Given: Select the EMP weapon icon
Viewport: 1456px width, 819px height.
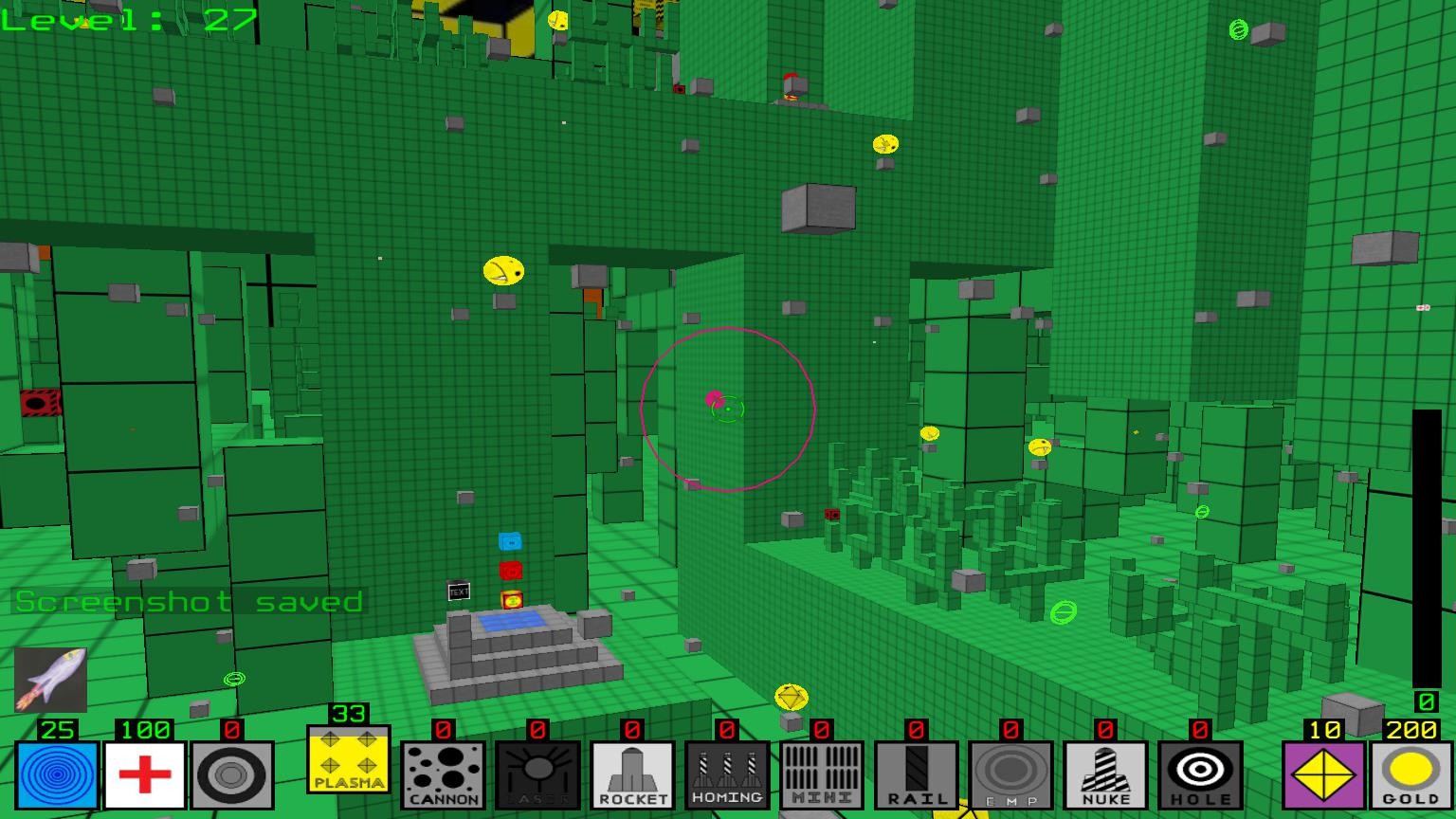Looking at the screenshot, I should [1010, 773].
